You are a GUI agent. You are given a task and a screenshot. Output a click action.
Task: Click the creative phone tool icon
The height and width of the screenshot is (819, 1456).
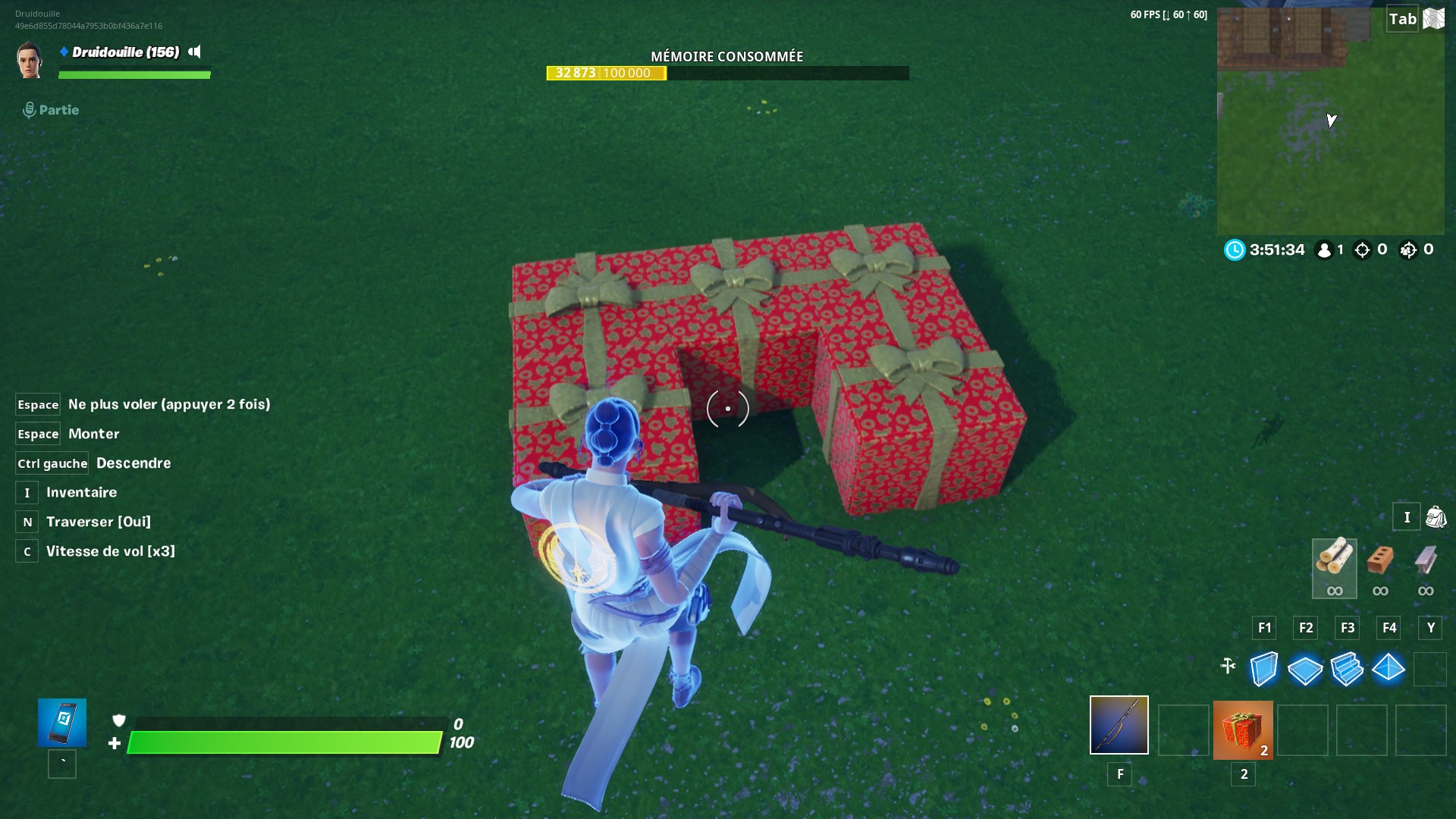tap(61, 723)
